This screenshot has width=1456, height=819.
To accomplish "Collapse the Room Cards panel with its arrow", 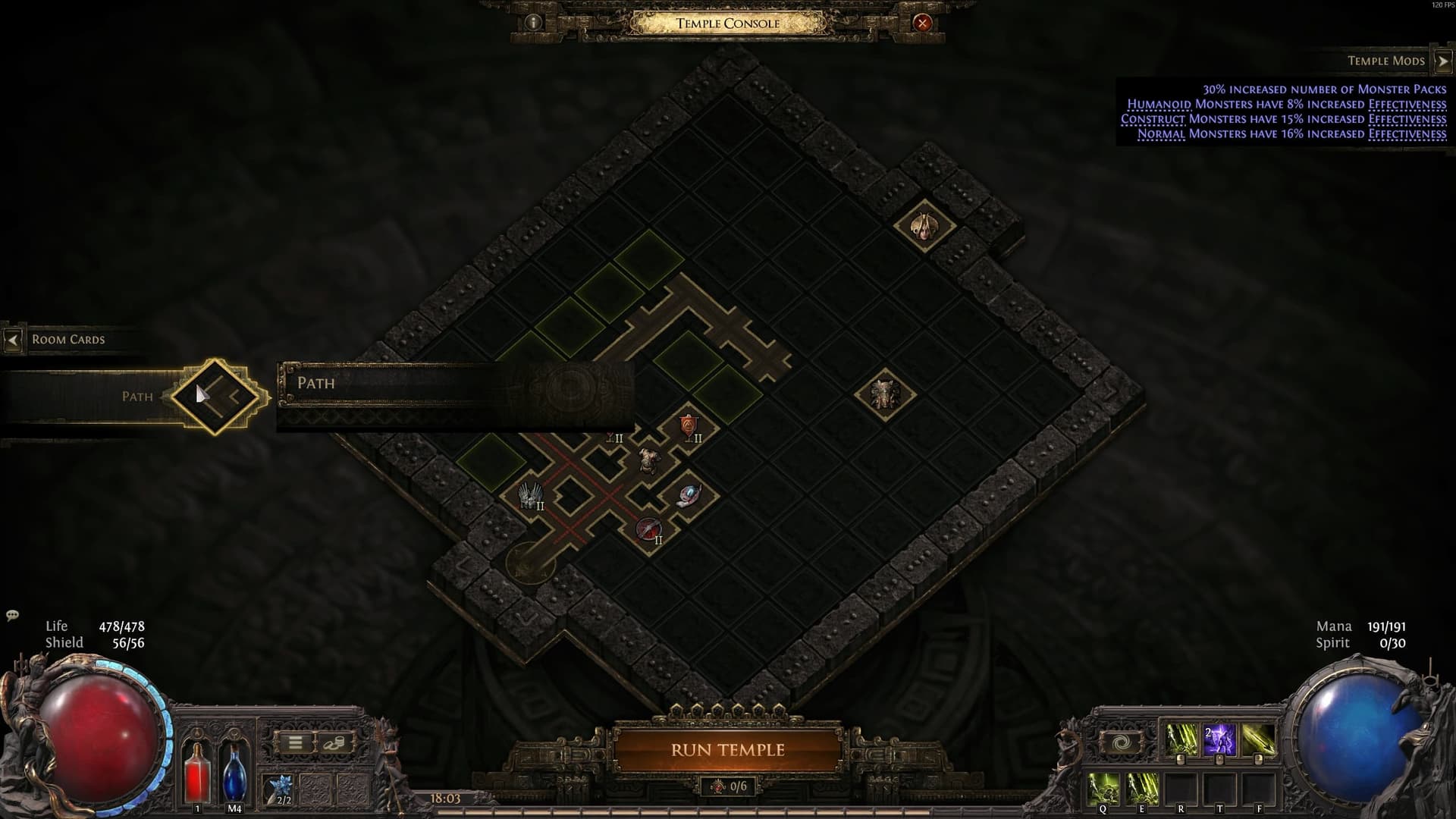I will (12, 339).
